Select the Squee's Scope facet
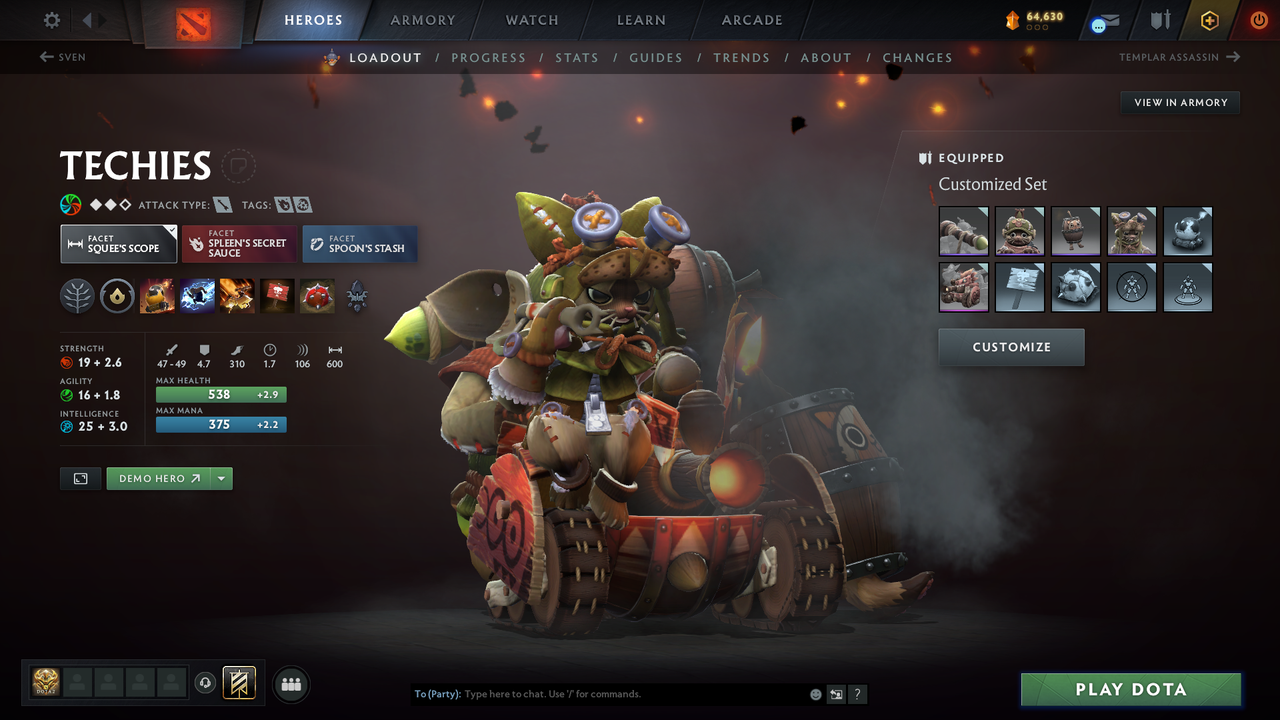Image resolution: width=1280 pixels, height=720 pixels. click(x=118, y=243)
